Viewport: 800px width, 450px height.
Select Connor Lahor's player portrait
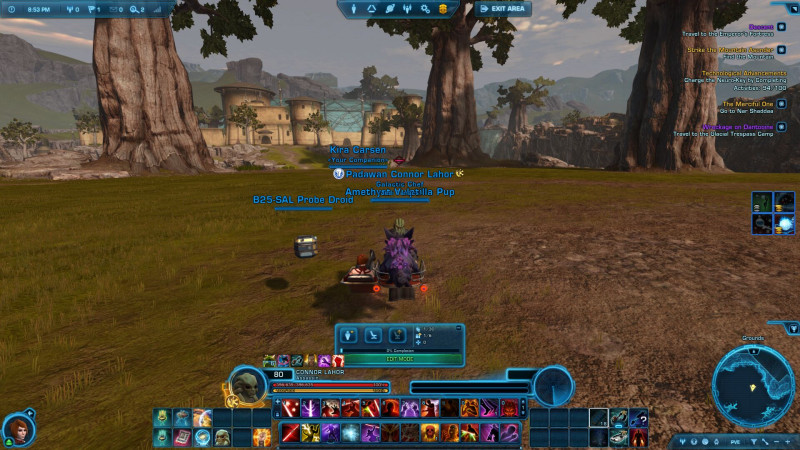[x=247, y=385]
